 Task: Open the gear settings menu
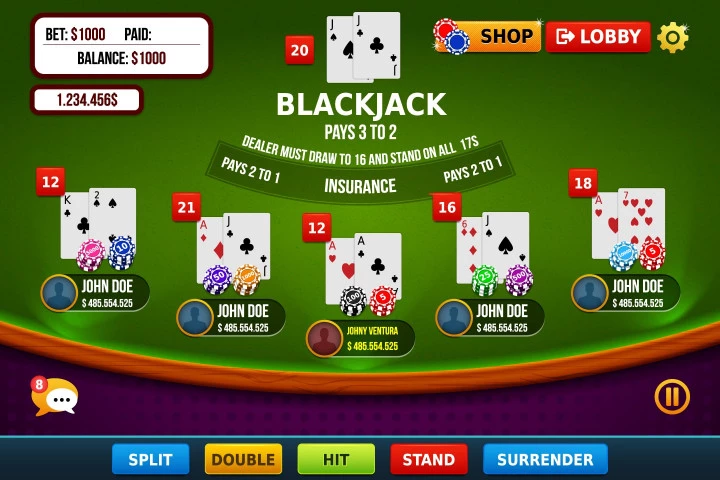tap(673, 37)
